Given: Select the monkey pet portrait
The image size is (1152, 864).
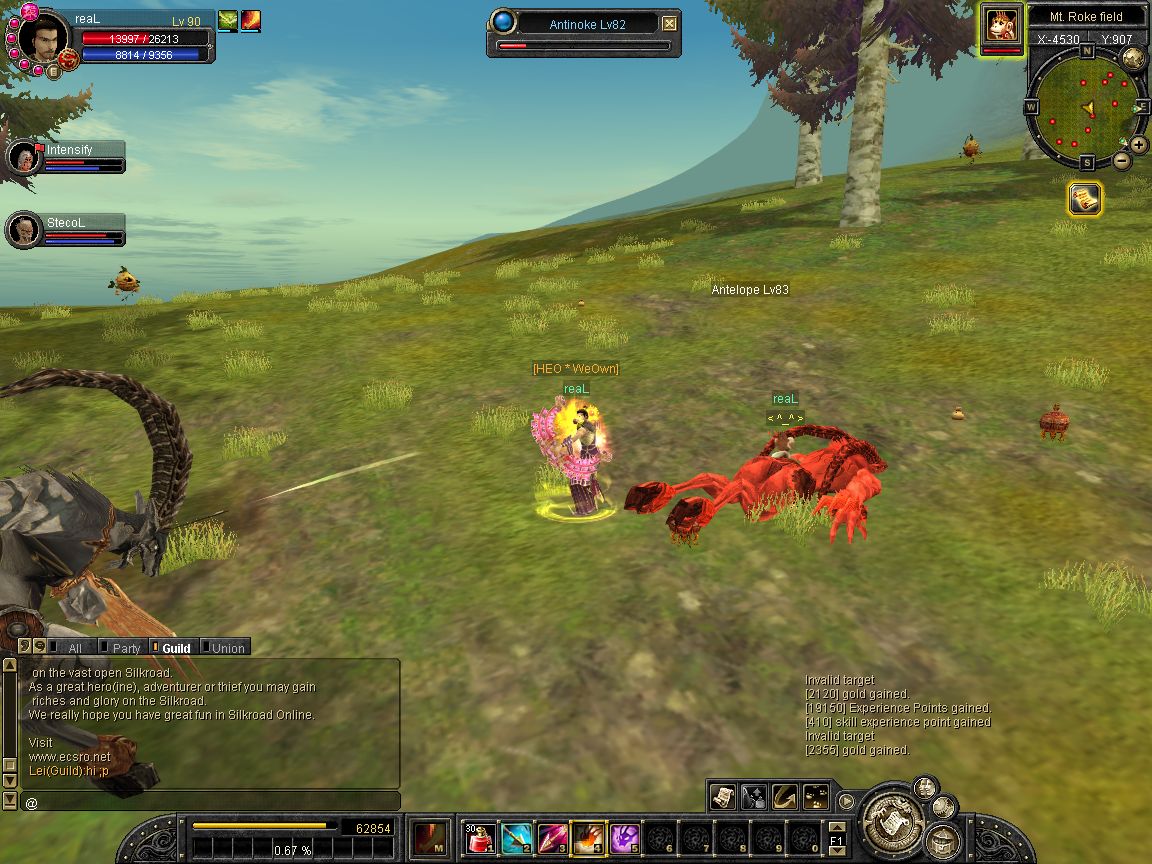Looking at the screenshot, I should pyautogui.click(x=1001, y=27).
